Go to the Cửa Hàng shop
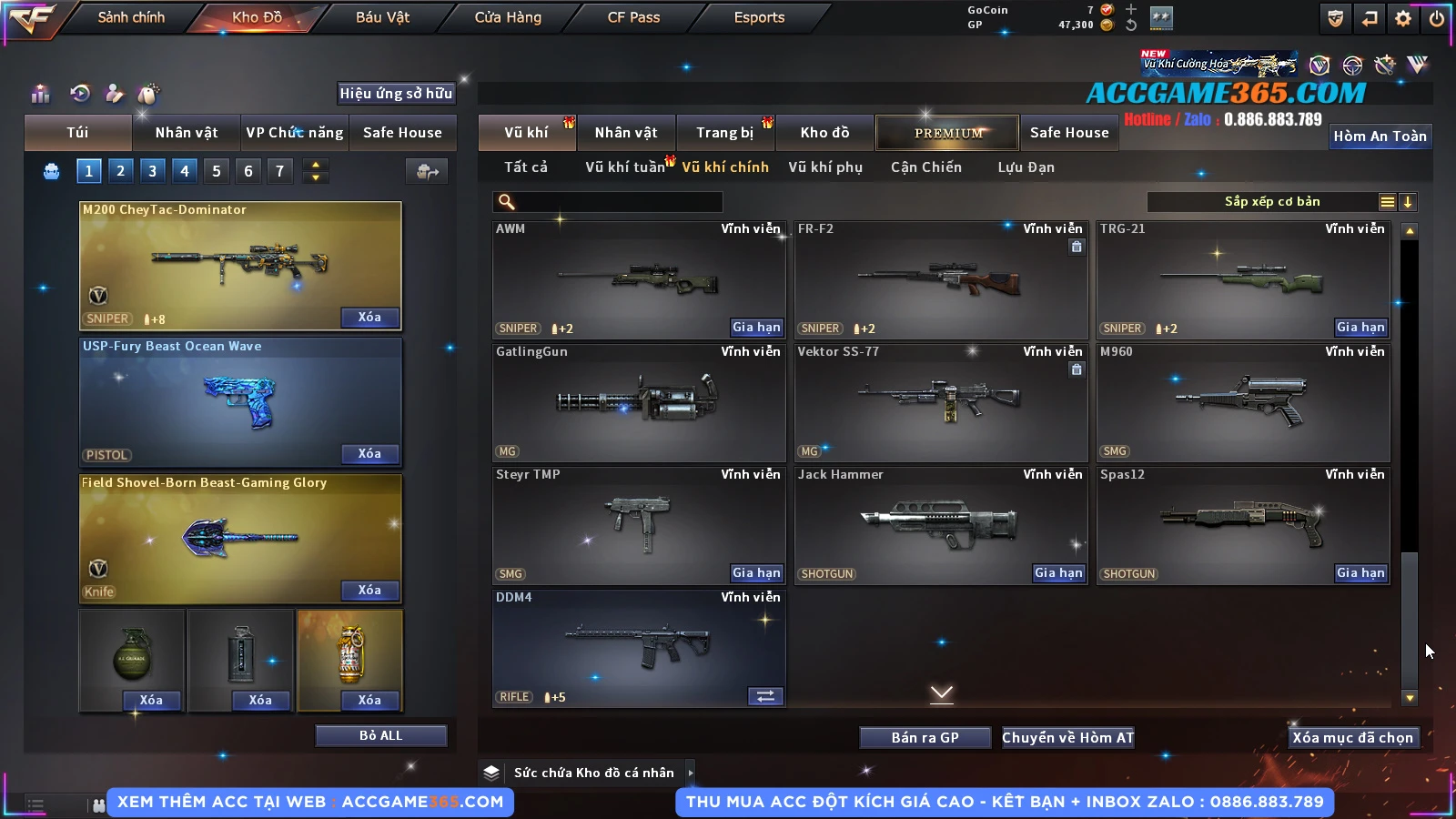 [508, 17]
